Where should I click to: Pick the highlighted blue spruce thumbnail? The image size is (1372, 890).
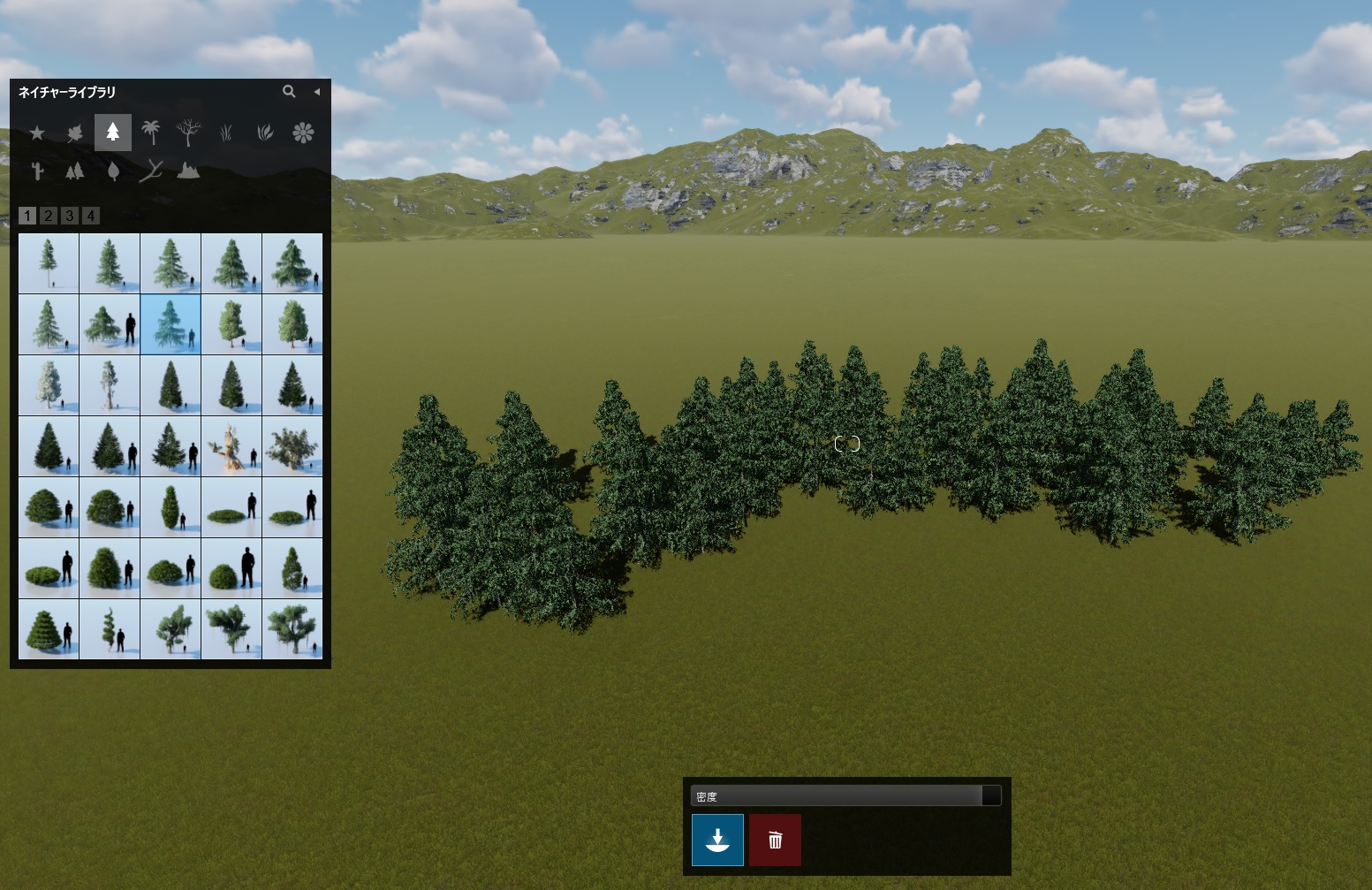coord(171,324)
